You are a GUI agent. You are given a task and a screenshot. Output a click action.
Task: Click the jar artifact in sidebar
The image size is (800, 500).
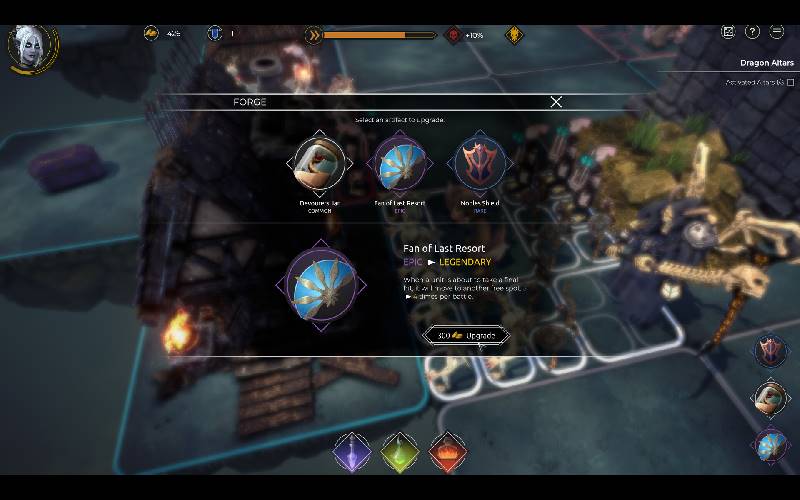point(770,397)
